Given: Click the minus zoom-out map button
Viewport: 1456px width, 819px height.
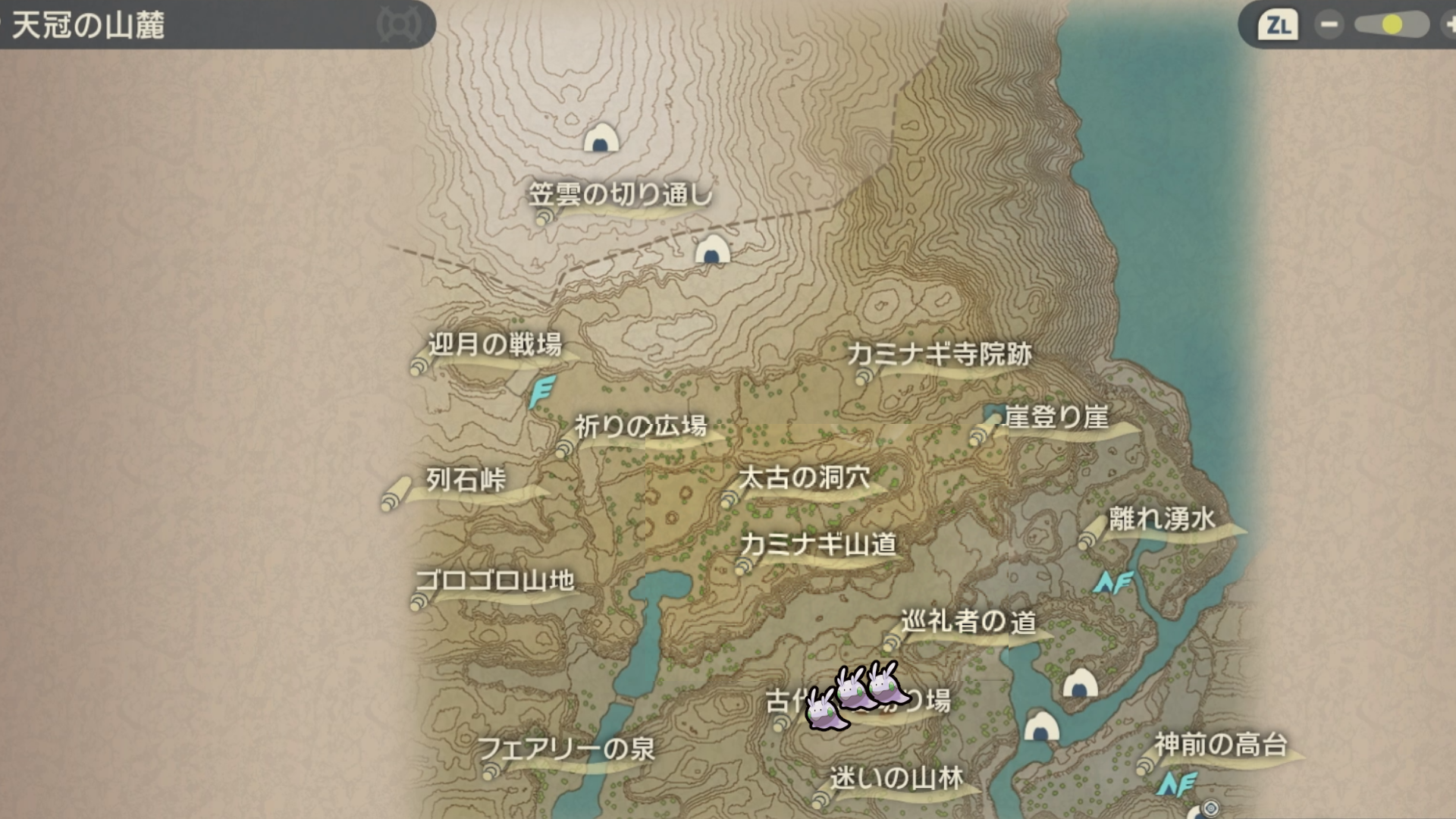Looking at the screenshot, I should point(1329,25).
